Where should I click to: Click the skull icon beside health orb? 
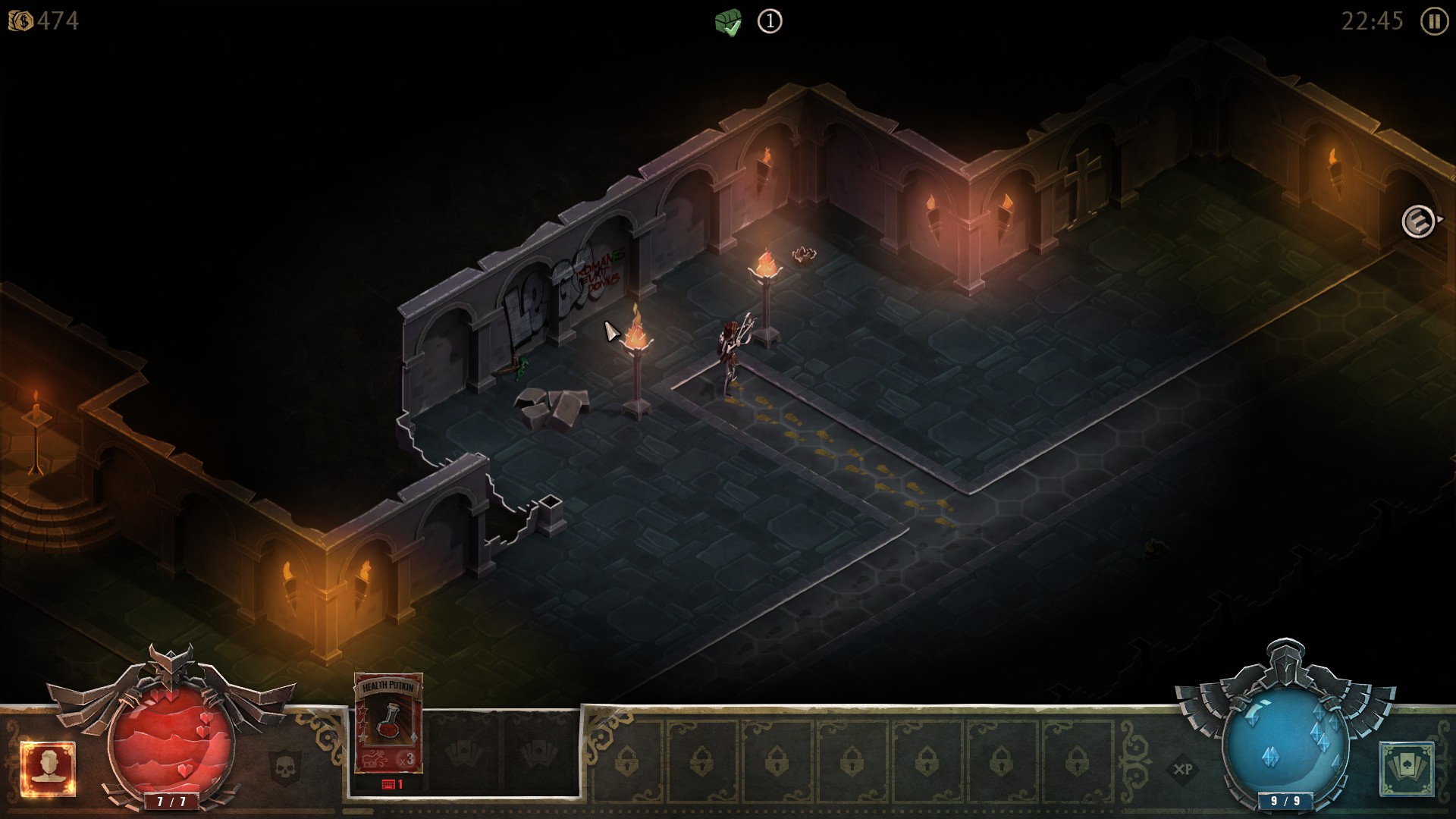coord(285,767)
